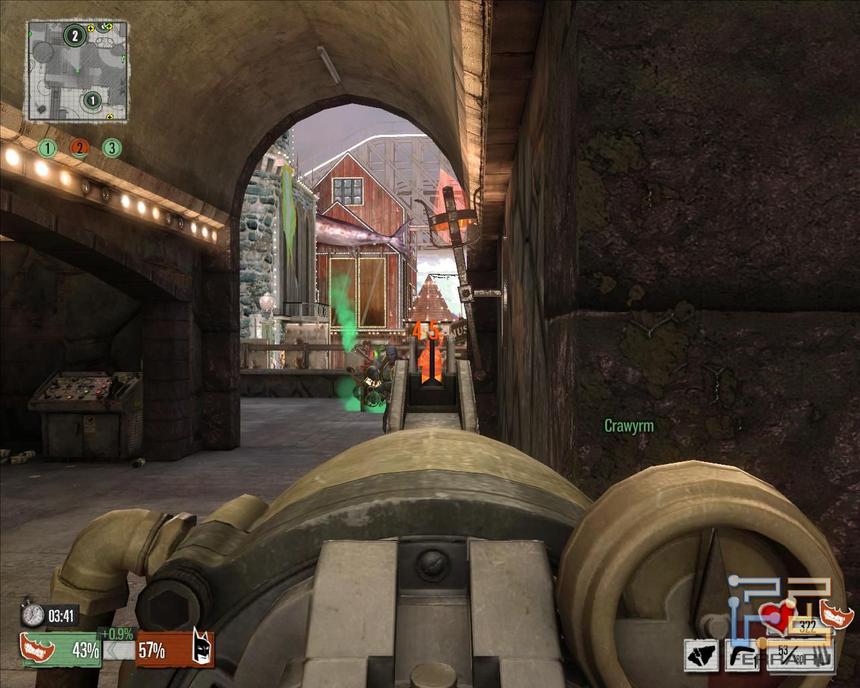Click the Batman mask team icon by 57%

point(202,650)
